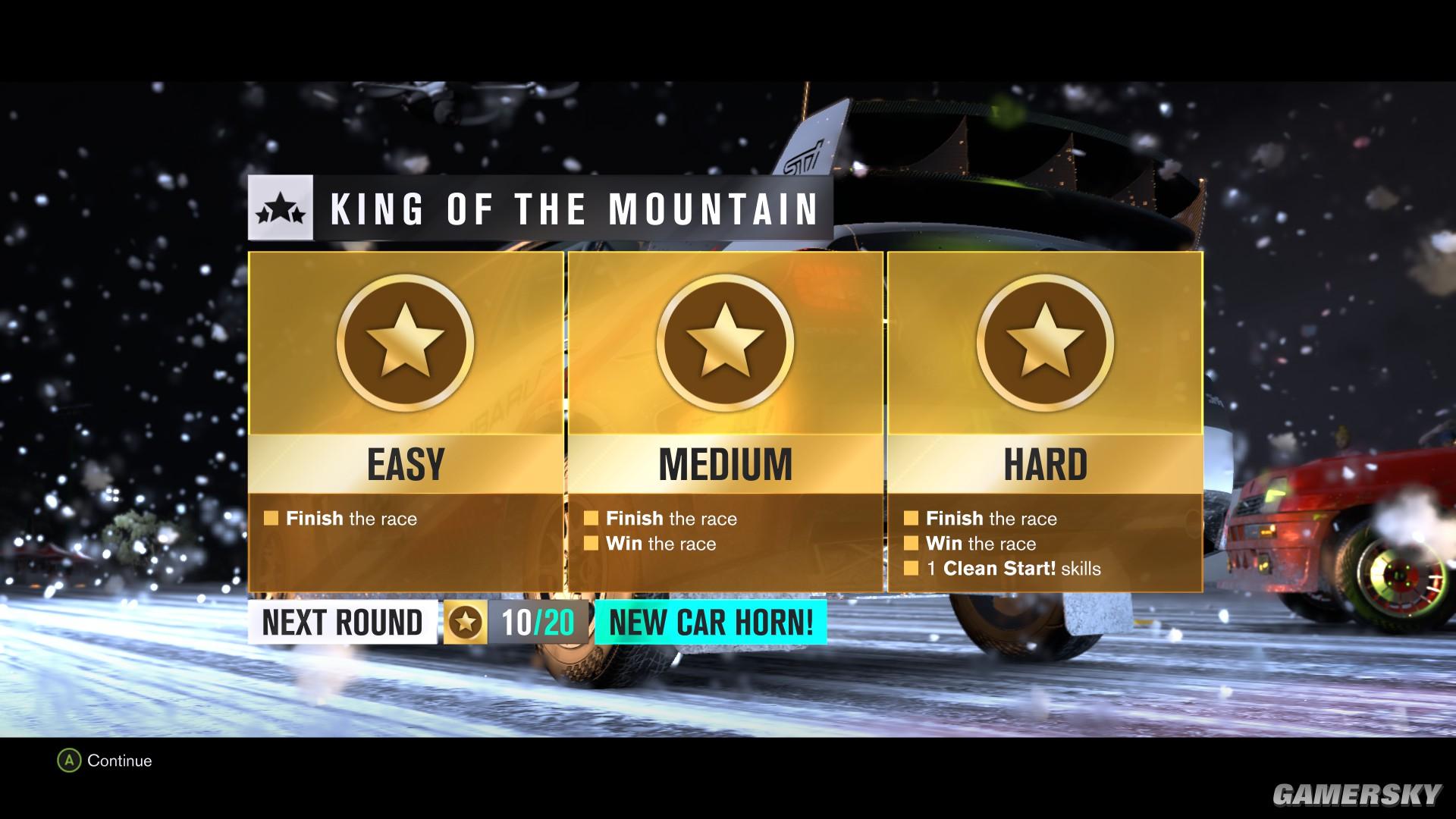Click the New Car Horn reward banner
Viewport: 1456px width, 819px height.
[711, 623]
